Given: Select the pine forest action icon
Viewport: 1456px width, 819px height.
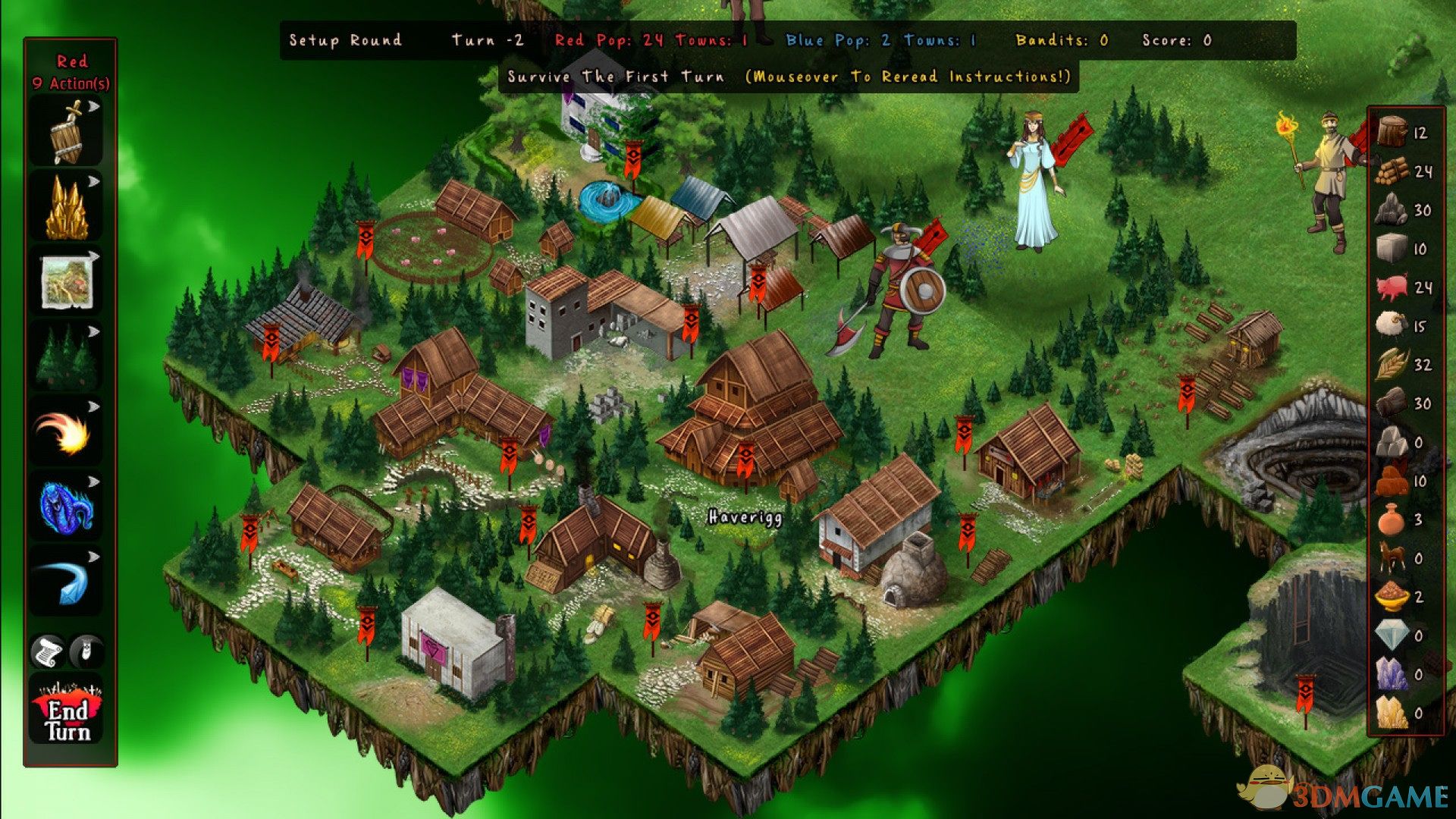Looking at the screenshot, I should click(67, 357).
